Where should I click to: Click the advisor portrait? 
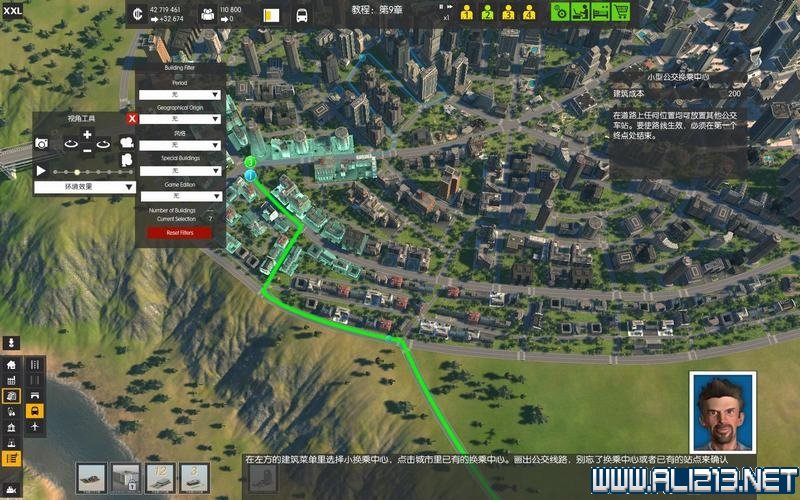tap(722, 412)
